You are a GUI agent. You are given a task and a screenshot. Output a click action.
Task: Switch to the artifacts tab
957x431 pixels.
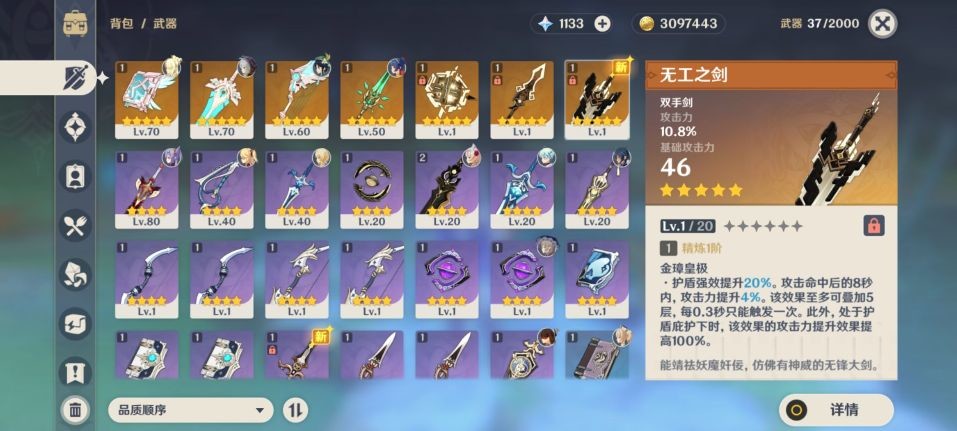(76, 127)
